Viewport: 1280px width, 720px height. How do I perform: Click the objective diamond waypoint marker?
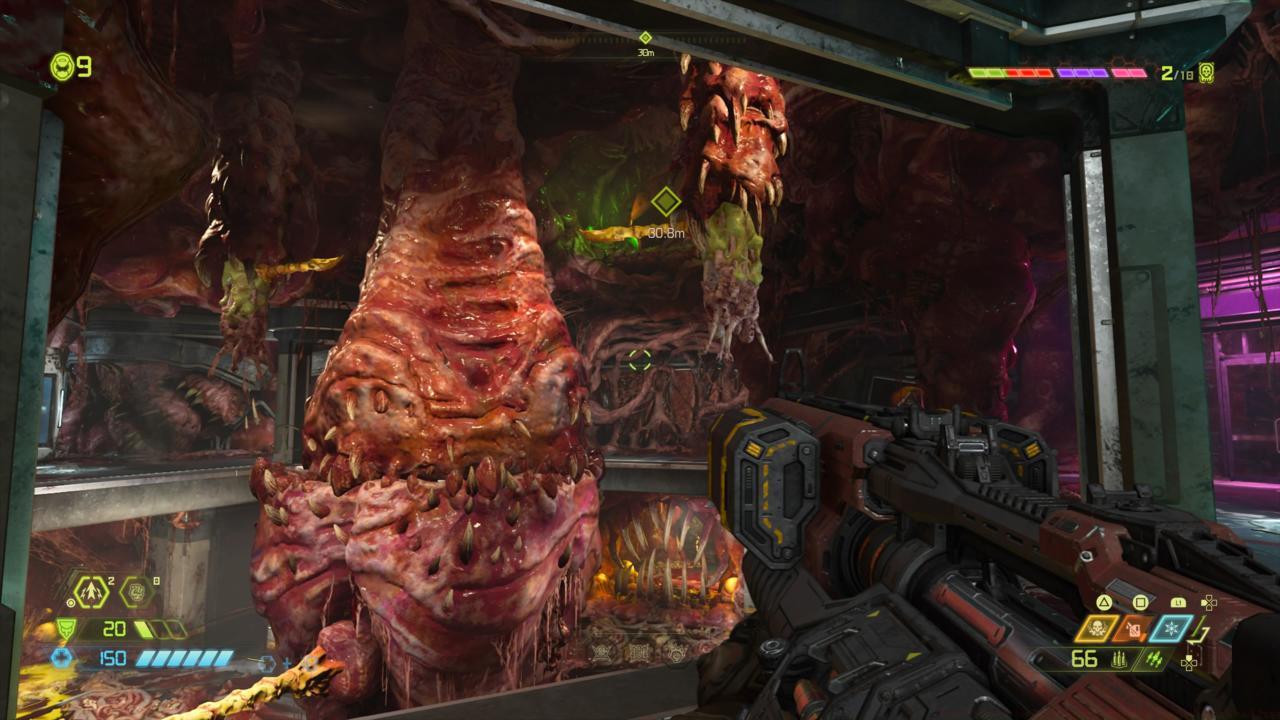click(x=665, y=202)
